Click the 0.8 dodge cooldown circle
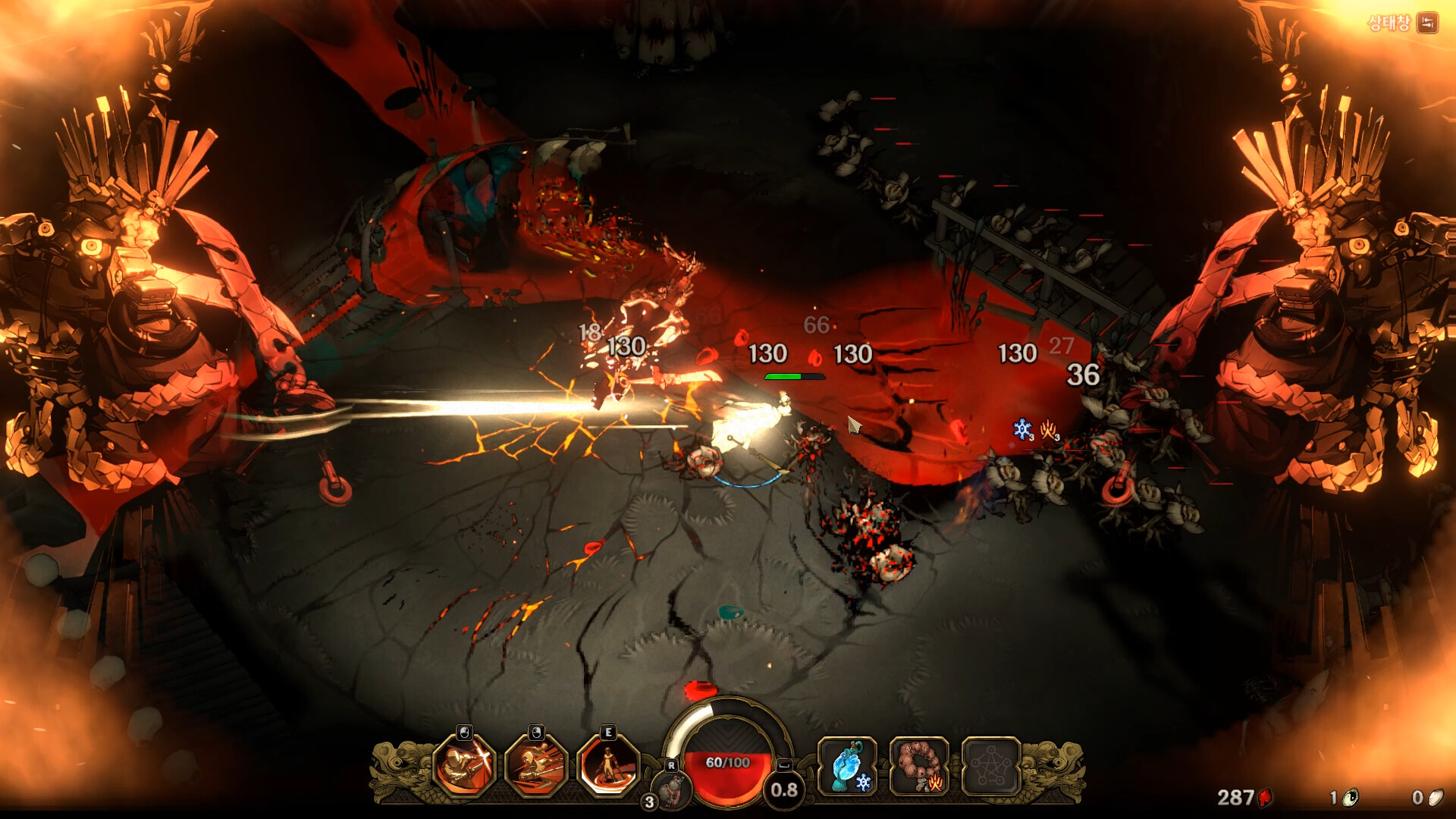This screenshot has height=819, width=1456. coord(784,790)
